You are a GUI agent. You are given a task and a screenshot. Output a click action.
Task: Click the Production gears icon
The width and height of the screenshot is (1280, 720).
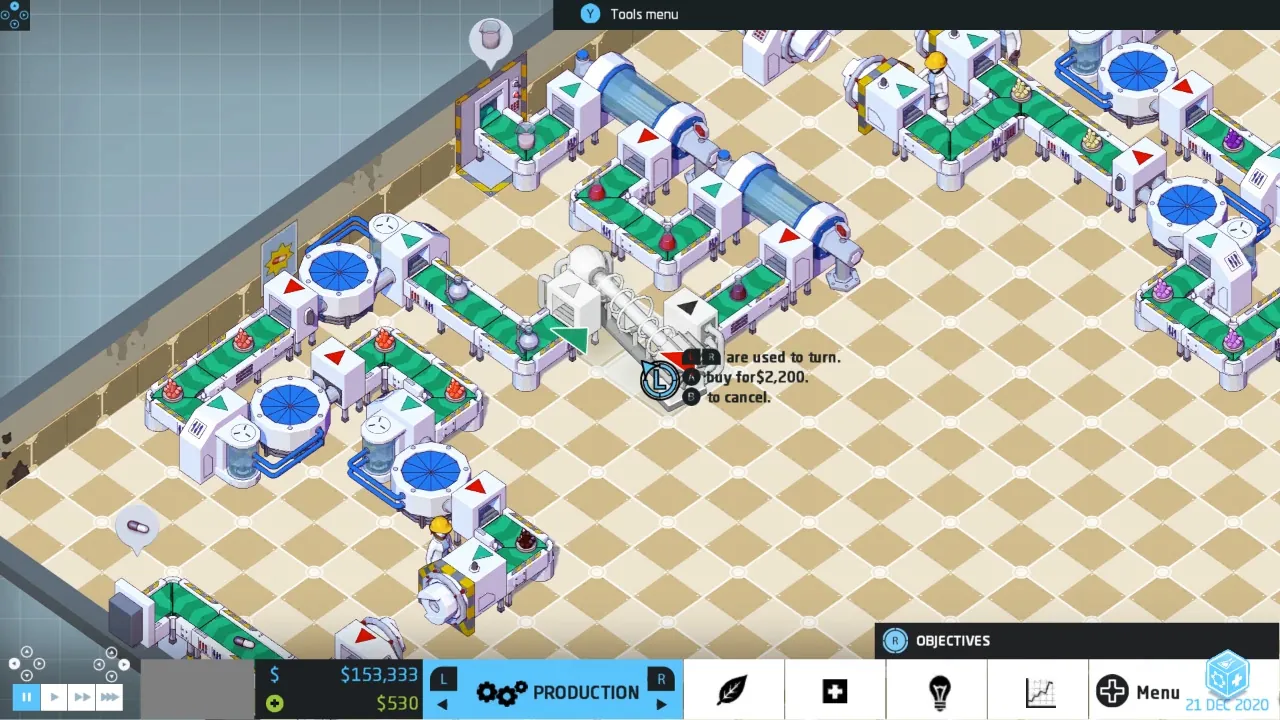(500, 690)
